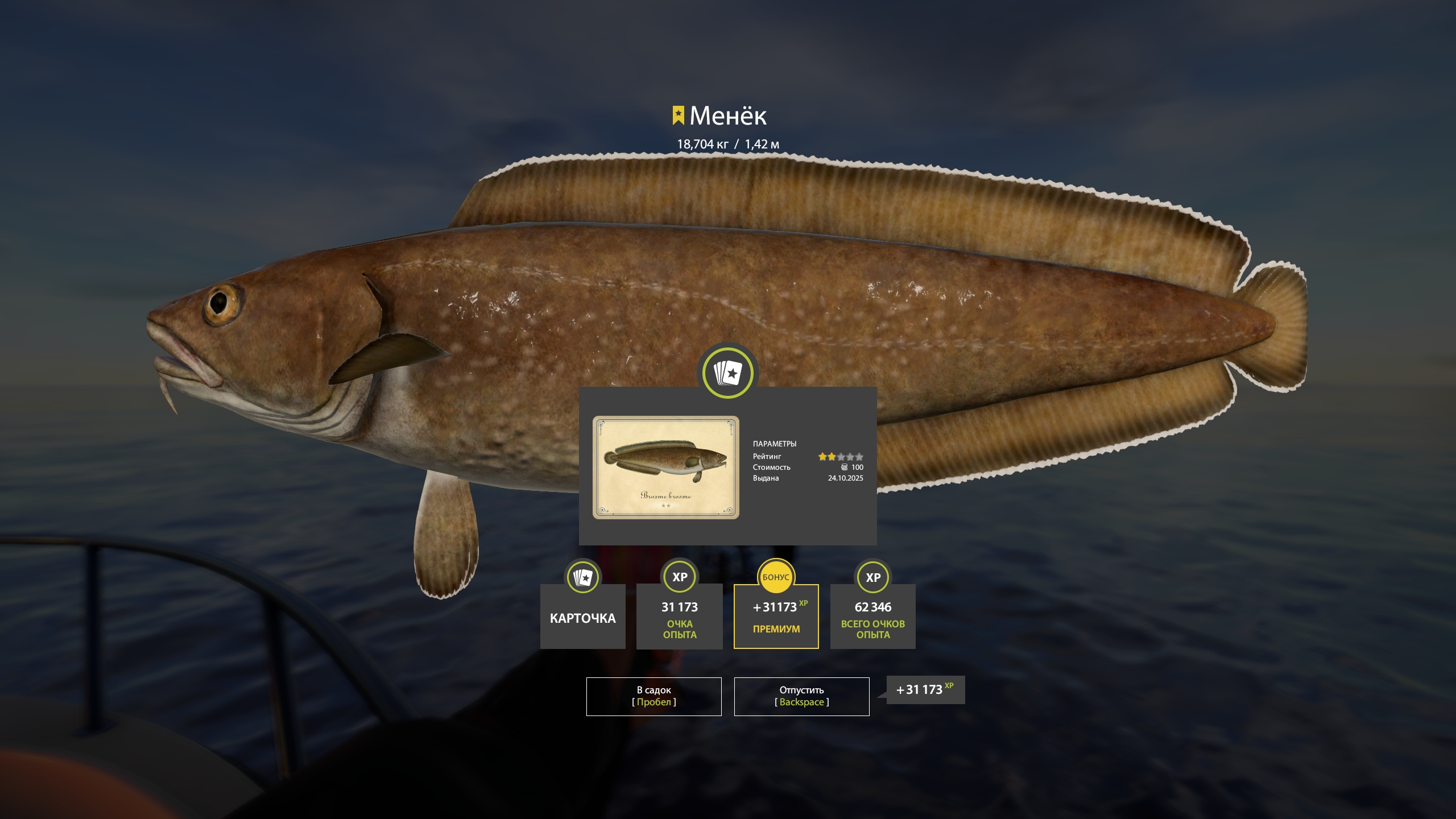The image size is (1456, 819).
Task: Click the card deck icon above the panel
Action: pyautogui.click(x=727, y=373)
